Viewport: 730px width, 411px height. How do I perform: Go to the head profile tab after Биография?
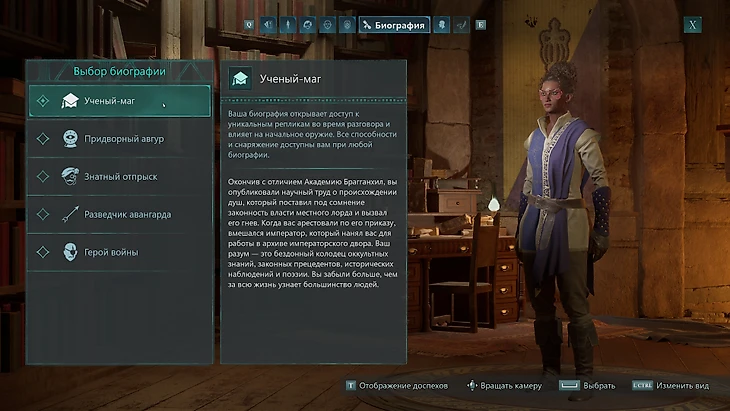tap(441, 25)
